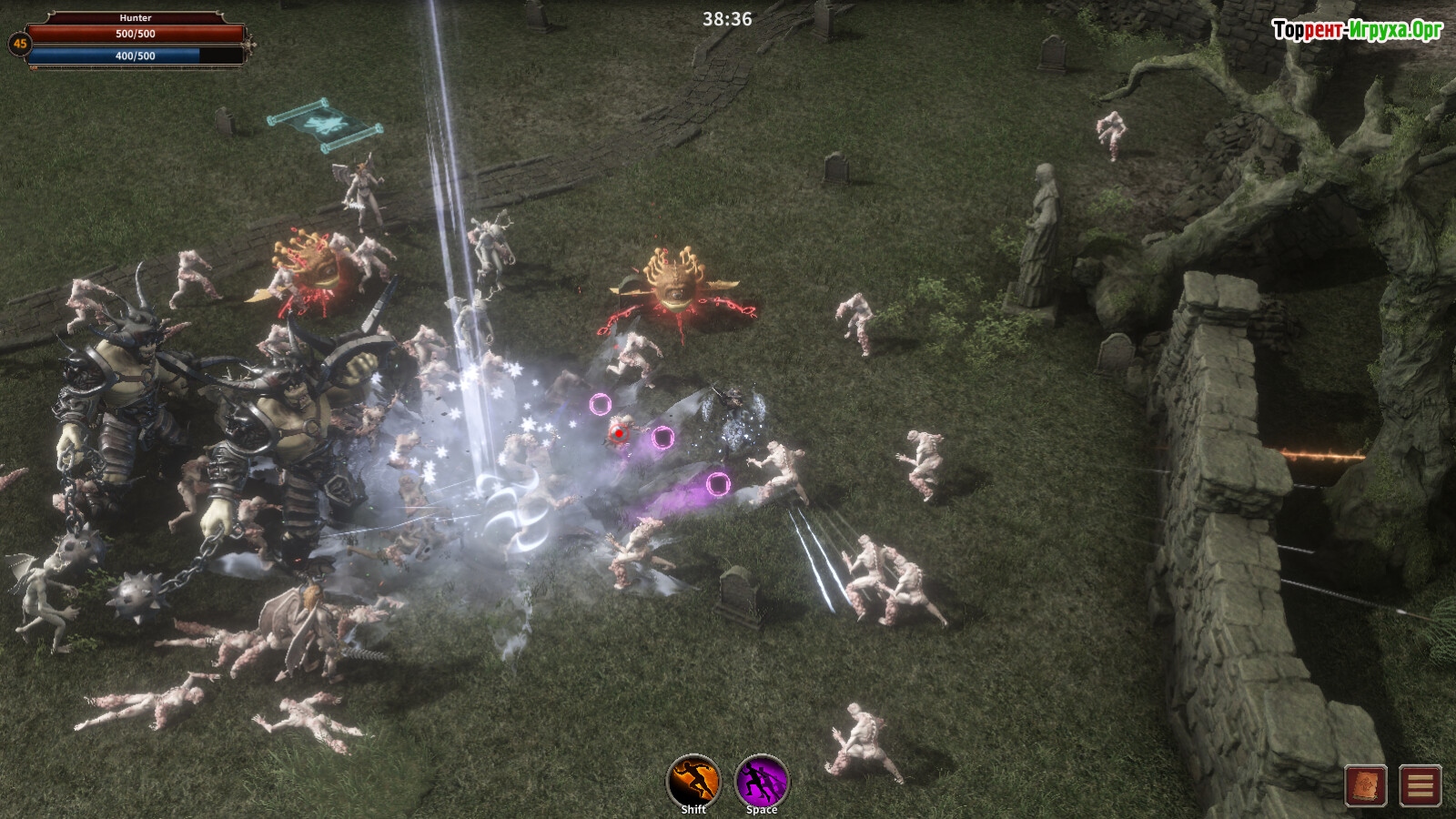Viewport: 1456px width, 819px height.
Task: Activate the orange sprint ability icon
Action: pos(693,780)
